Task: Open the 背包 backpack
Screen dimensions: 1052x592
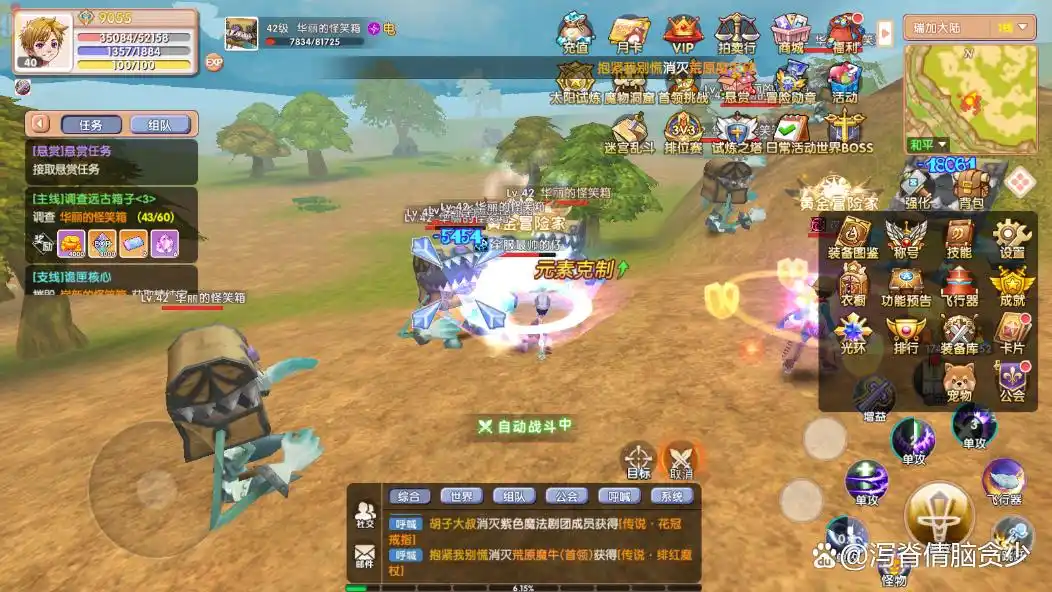Action: pyautogui.click(x=971, y=189)
